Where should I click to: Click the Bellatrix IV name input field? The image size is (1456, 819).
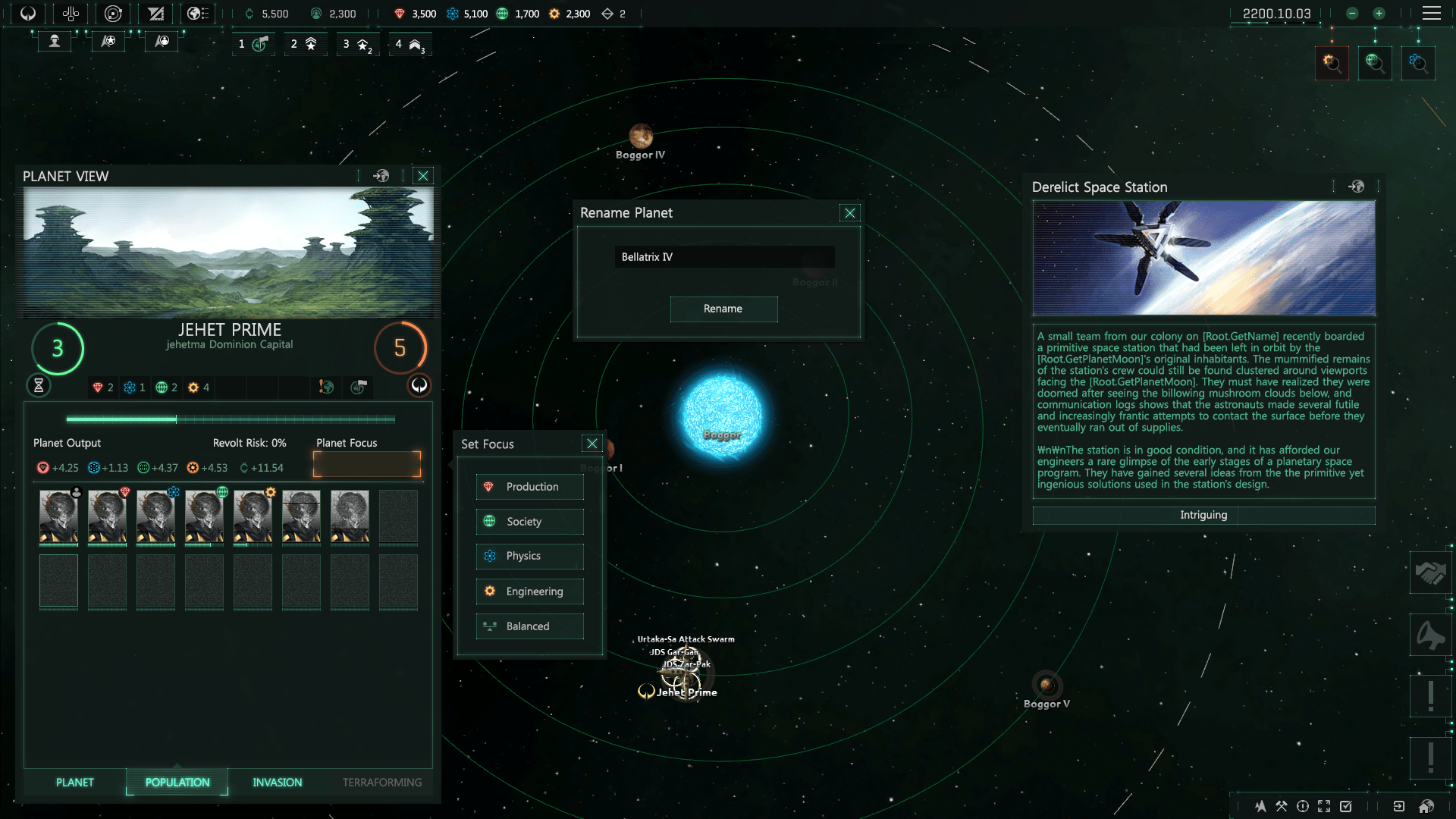coord(723,256)
